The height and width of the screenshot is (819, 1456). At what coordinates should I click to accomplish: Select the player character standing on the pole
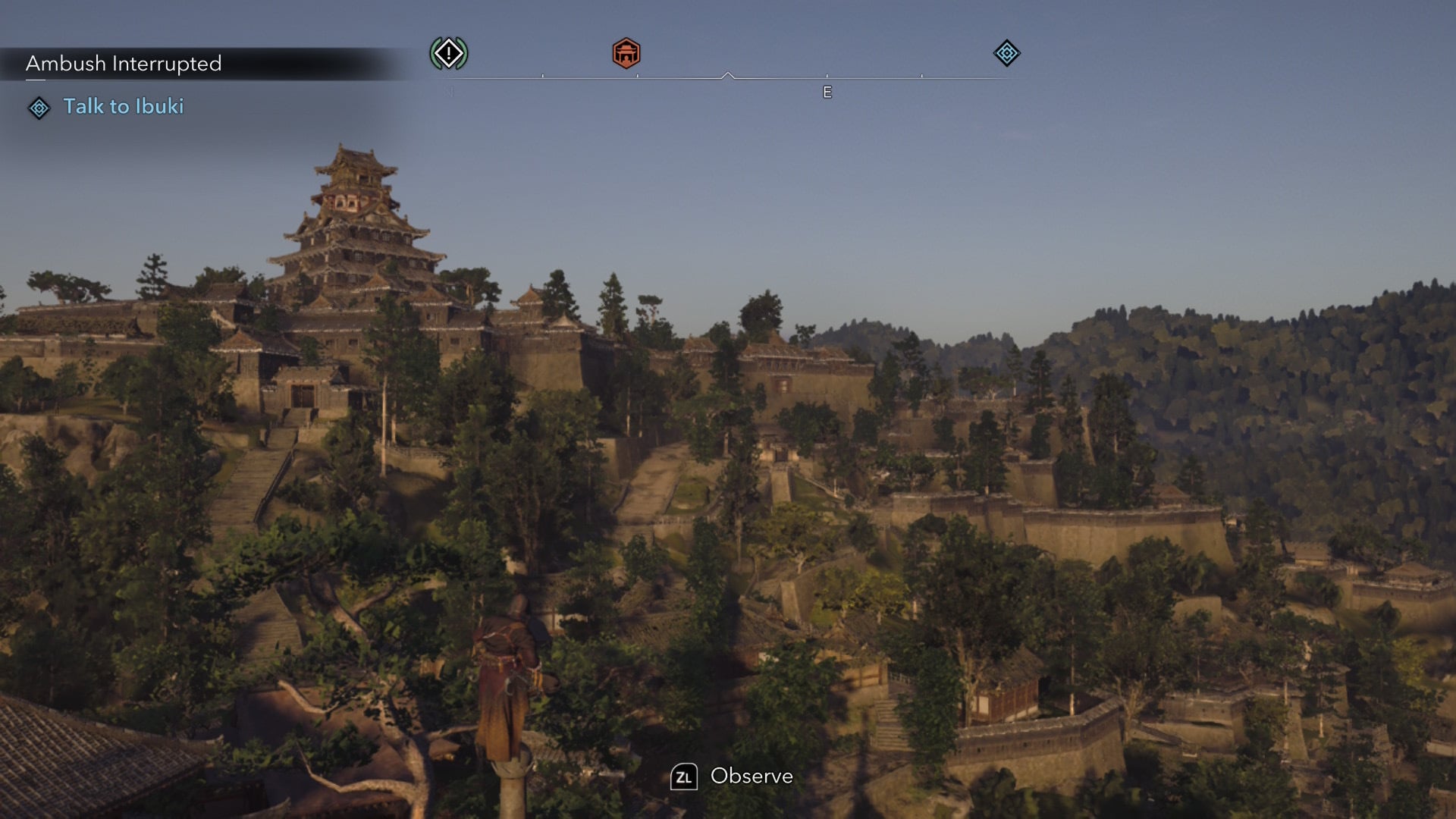(507, 667)
